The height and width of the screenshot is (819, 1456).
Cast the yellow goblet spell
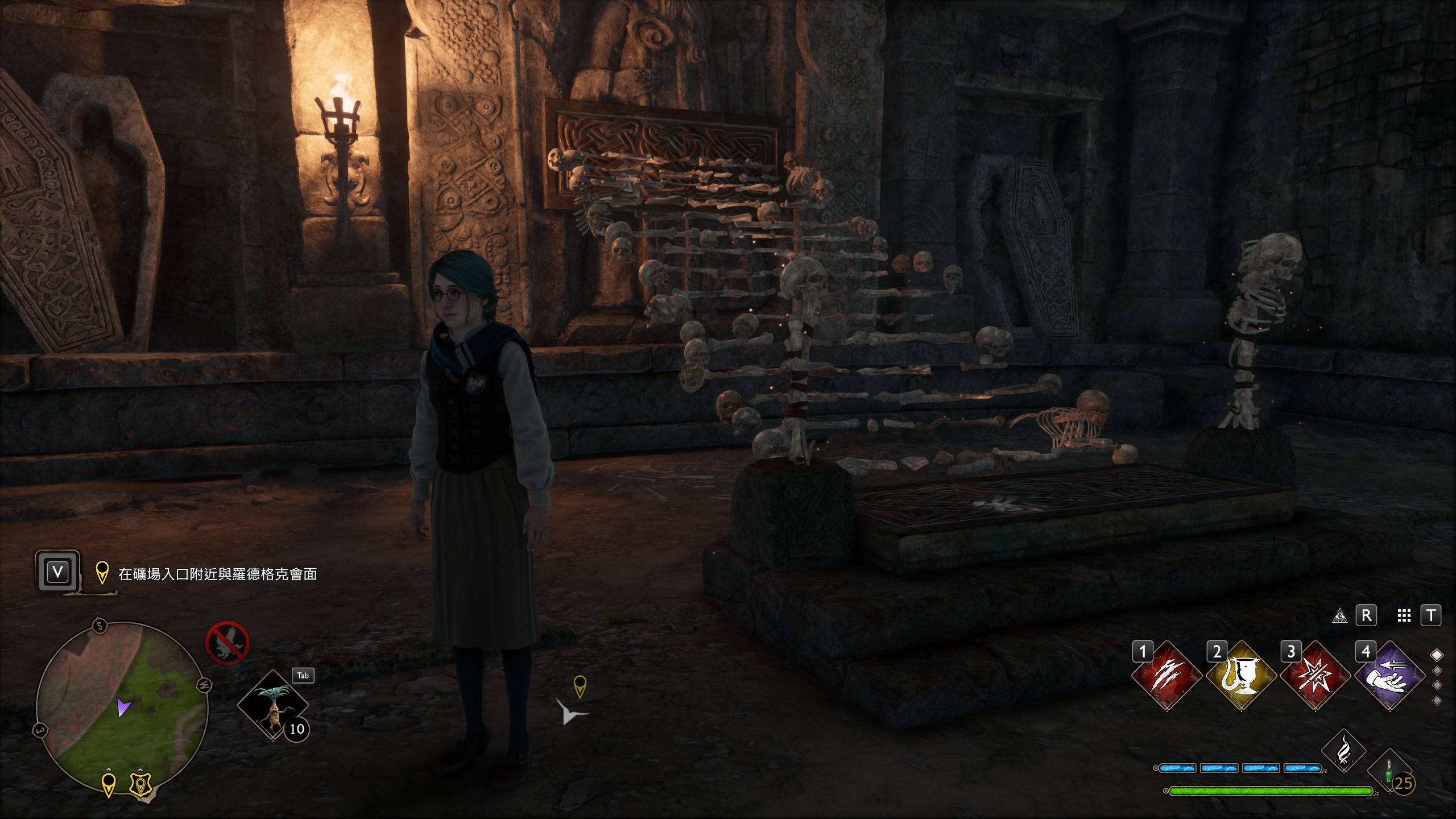click(x=1242, y=676)
